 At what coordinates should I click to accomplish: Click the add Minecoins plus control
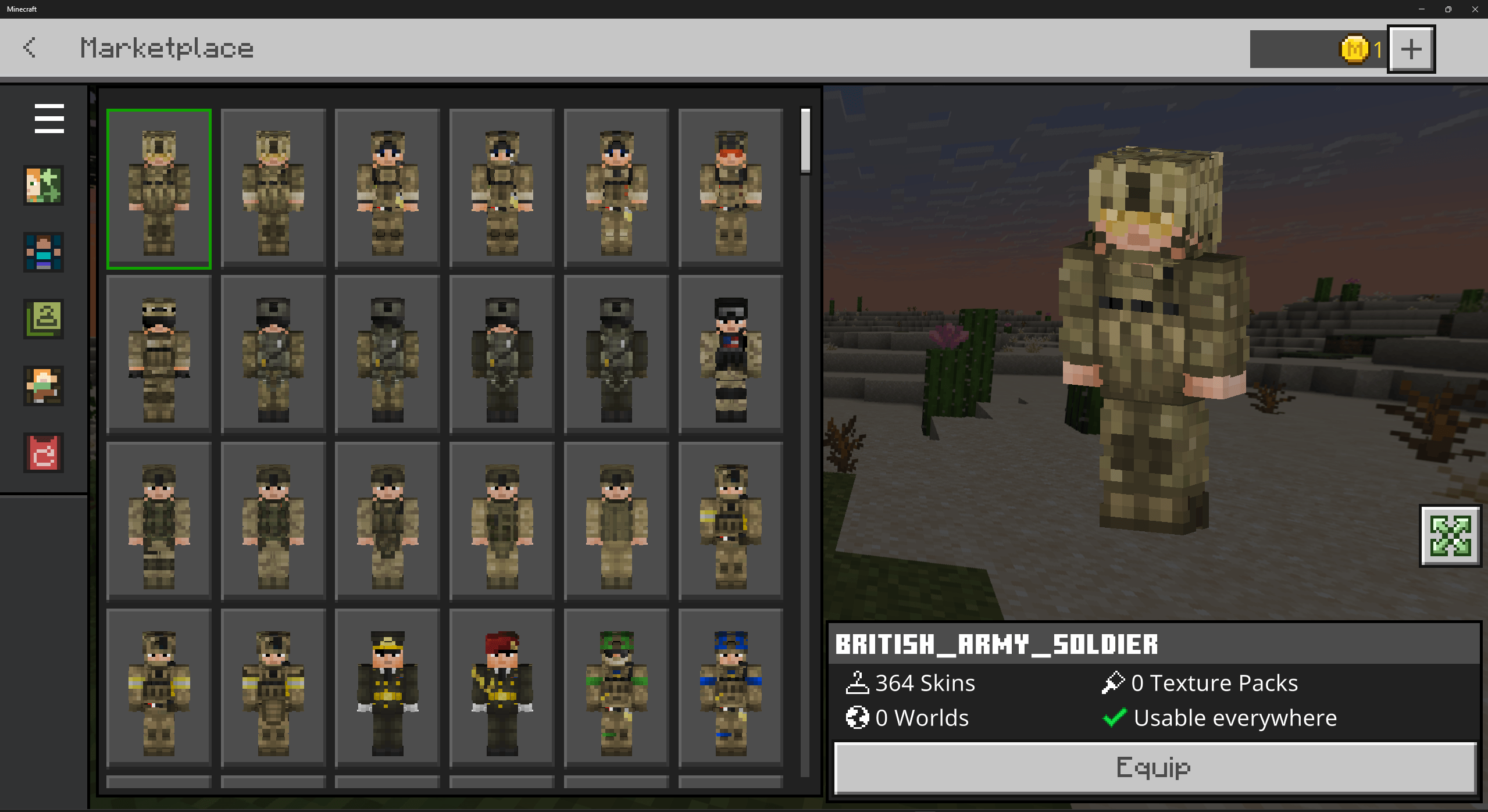pos(1411,49)
